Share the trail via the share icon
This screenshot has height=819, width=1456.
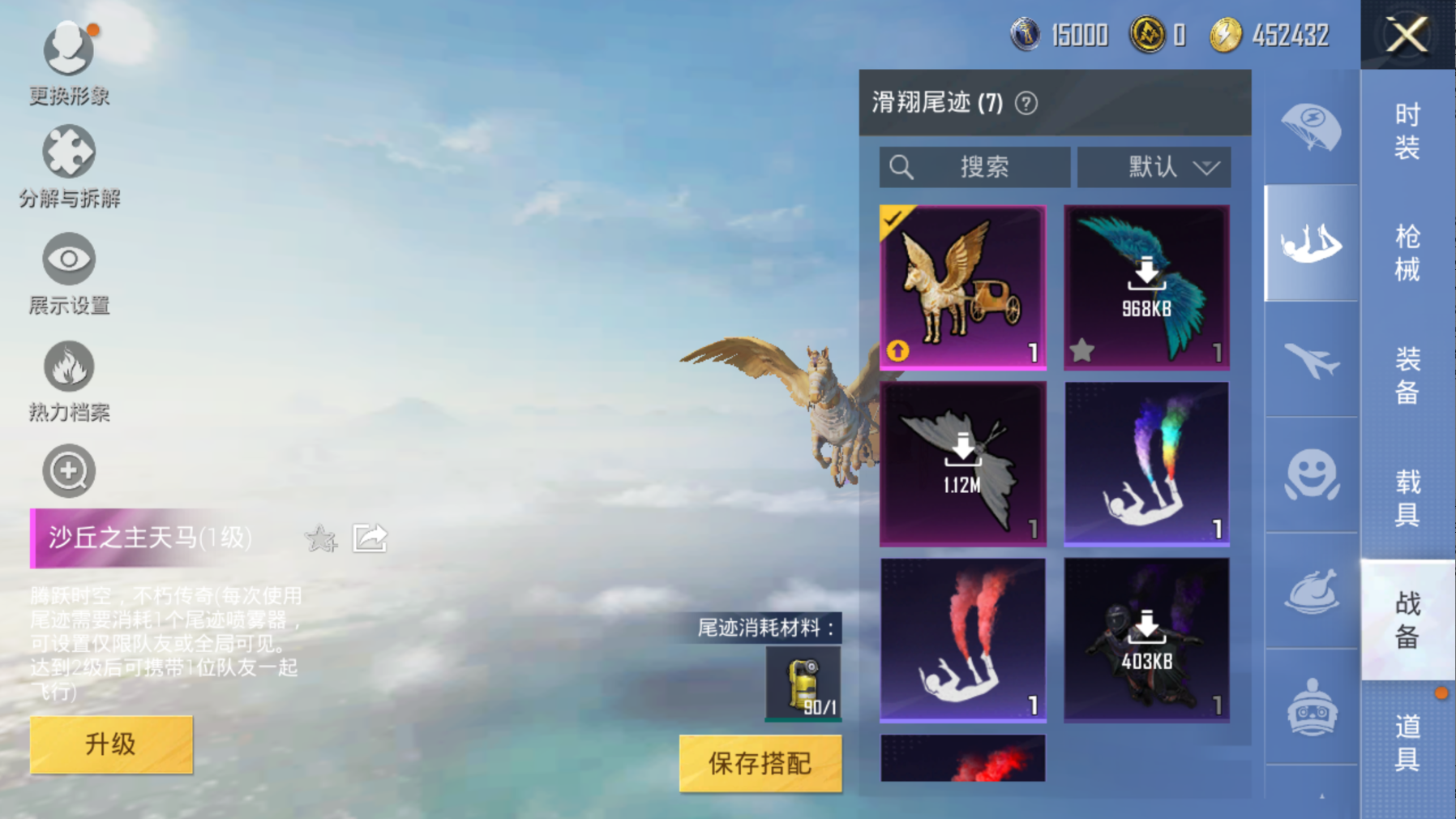370,538
